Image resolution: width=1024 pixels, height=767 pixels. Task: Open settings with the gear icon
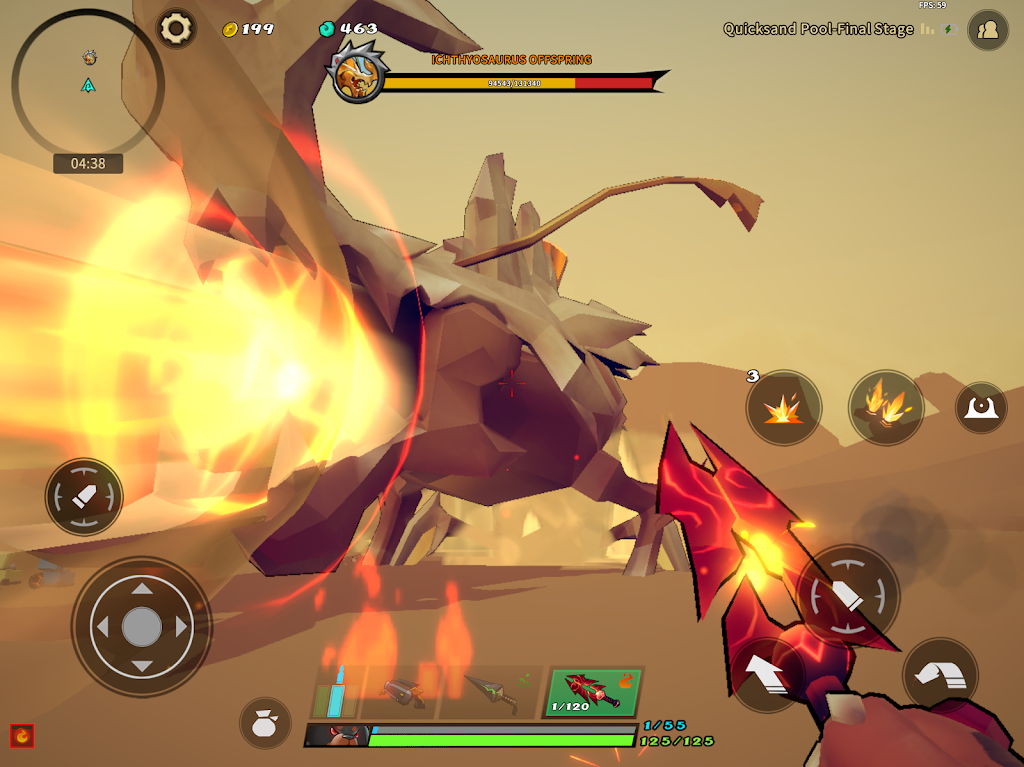coord(177,28)
